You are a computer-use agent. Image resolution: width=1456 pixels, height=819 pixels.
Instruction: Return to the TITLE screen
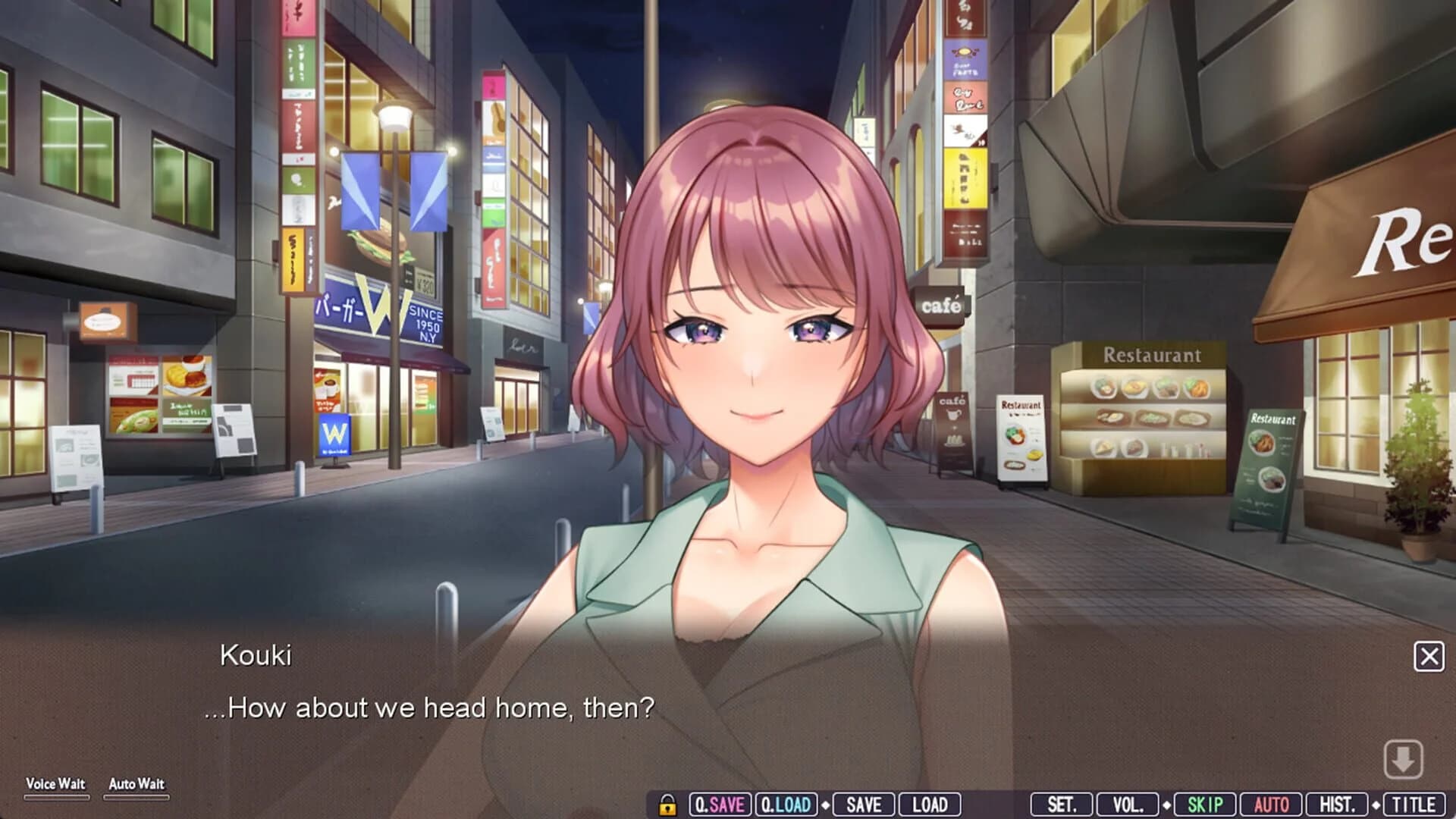click(1417, 804)
